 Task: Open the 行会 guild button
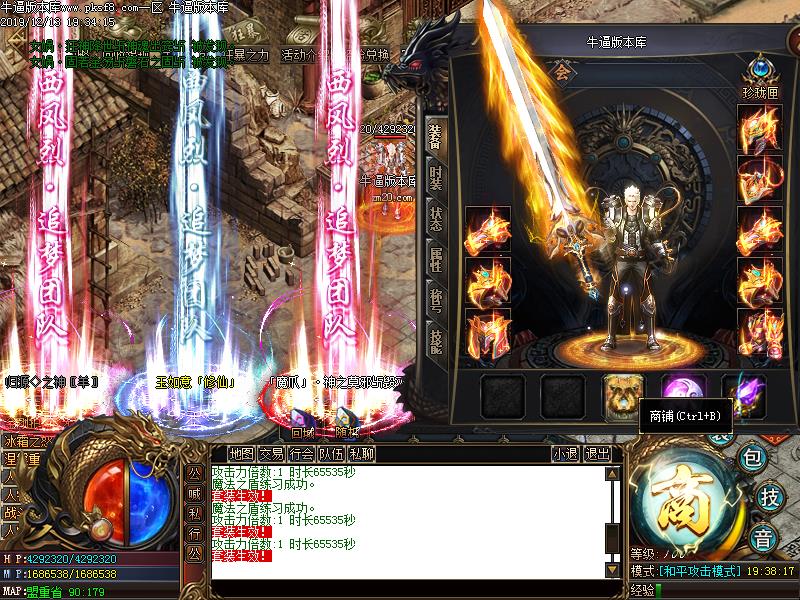pos(301,453)
